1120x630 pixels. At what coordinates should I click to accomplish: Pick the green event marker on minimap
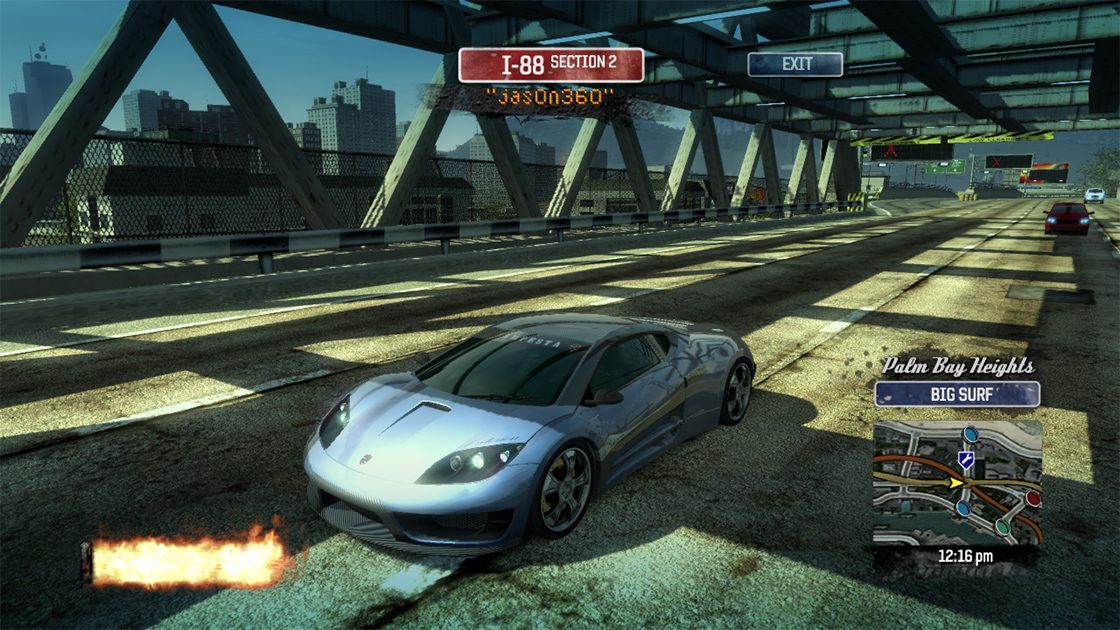1001,526
